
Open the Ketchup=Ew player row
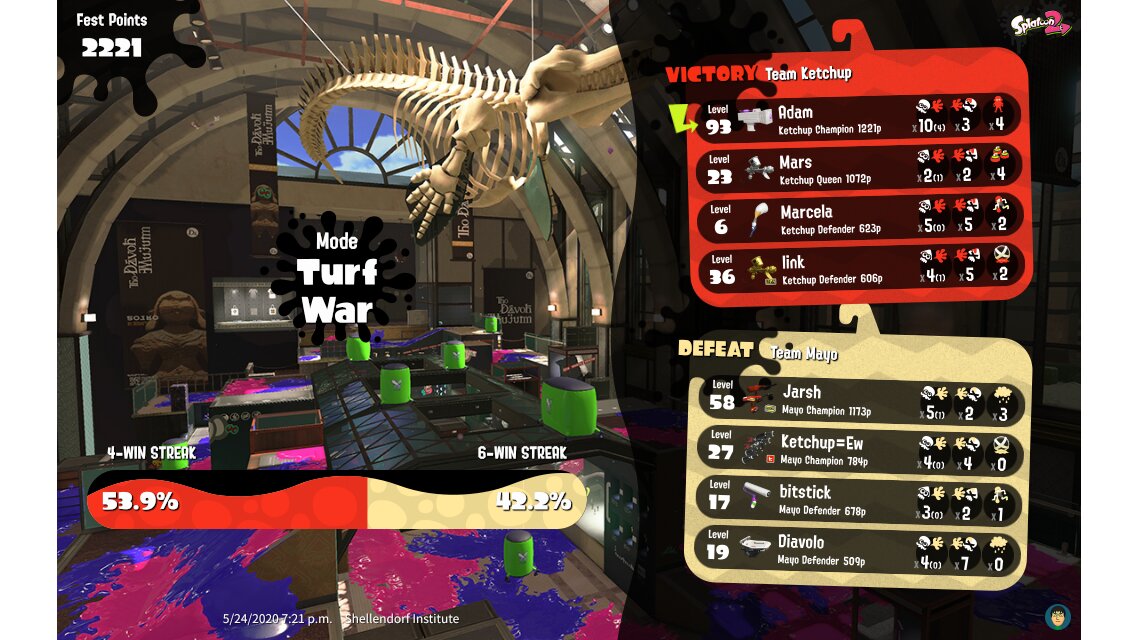(x=861, y=450)
